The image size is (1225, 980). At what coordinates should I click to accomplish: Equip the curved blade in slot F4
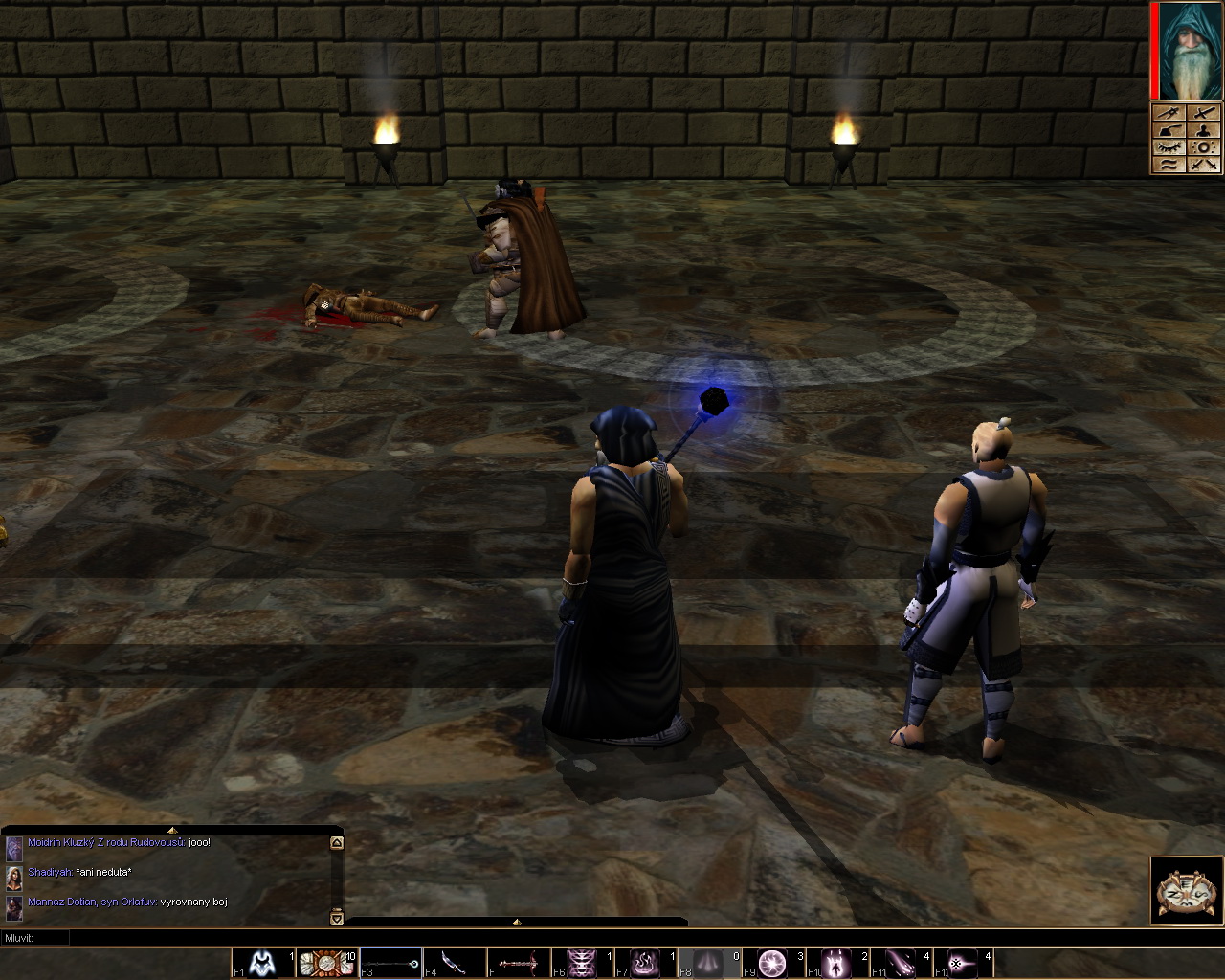(454, 963)
